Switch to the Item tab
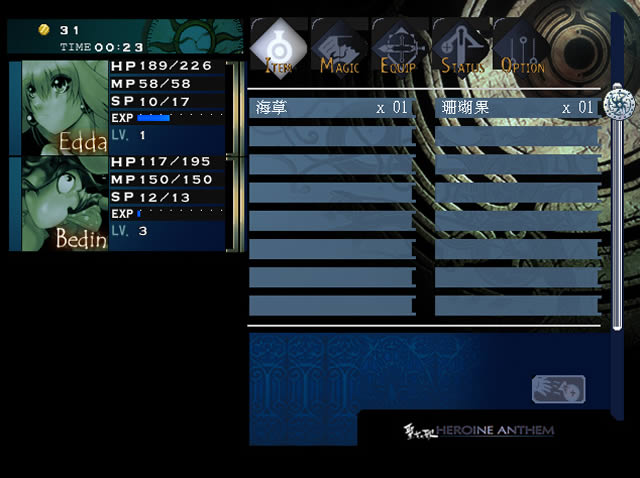 280,47
